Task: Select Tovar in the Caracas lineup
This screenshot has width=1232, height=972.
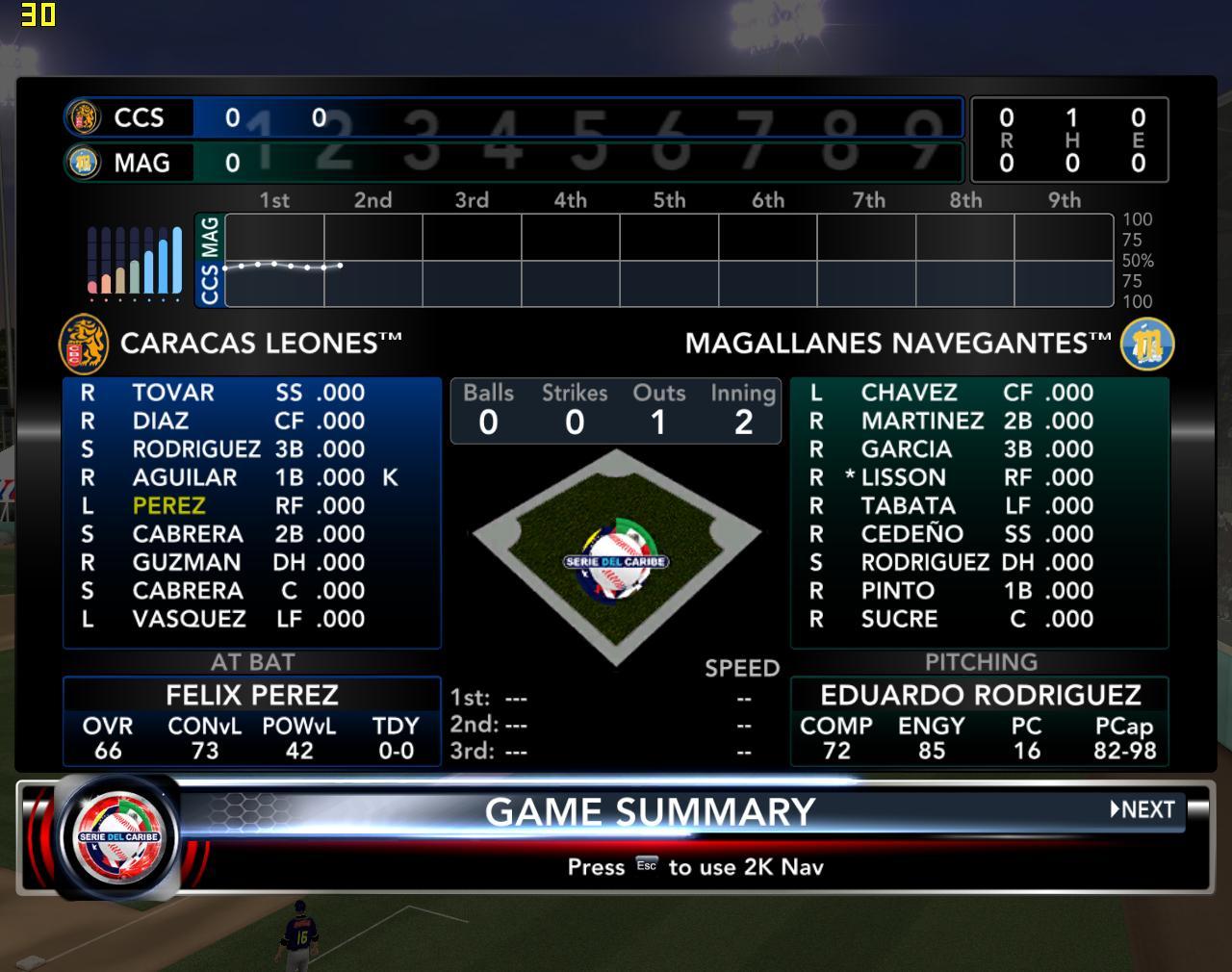Action: pos(173,393)
